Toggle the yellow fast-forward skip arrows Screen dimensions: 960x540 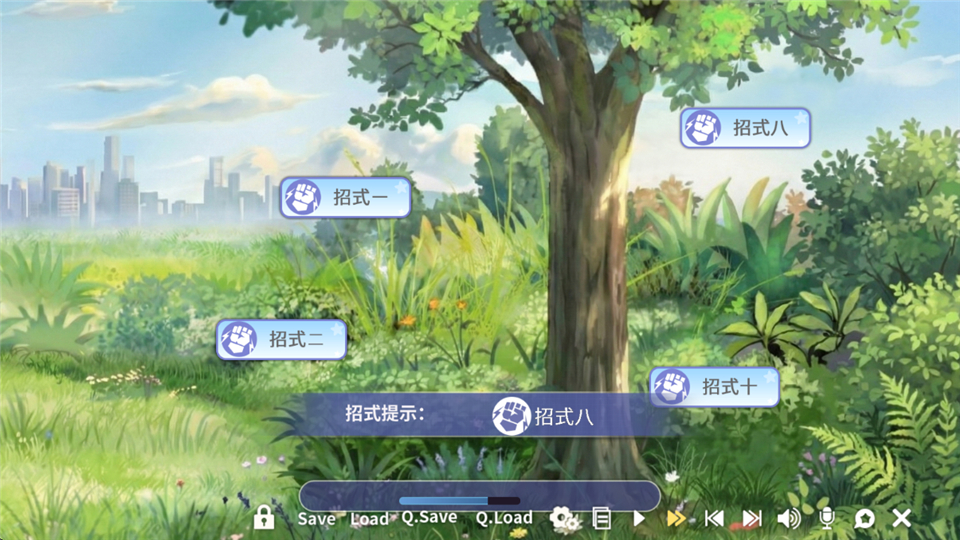[676, 518]
